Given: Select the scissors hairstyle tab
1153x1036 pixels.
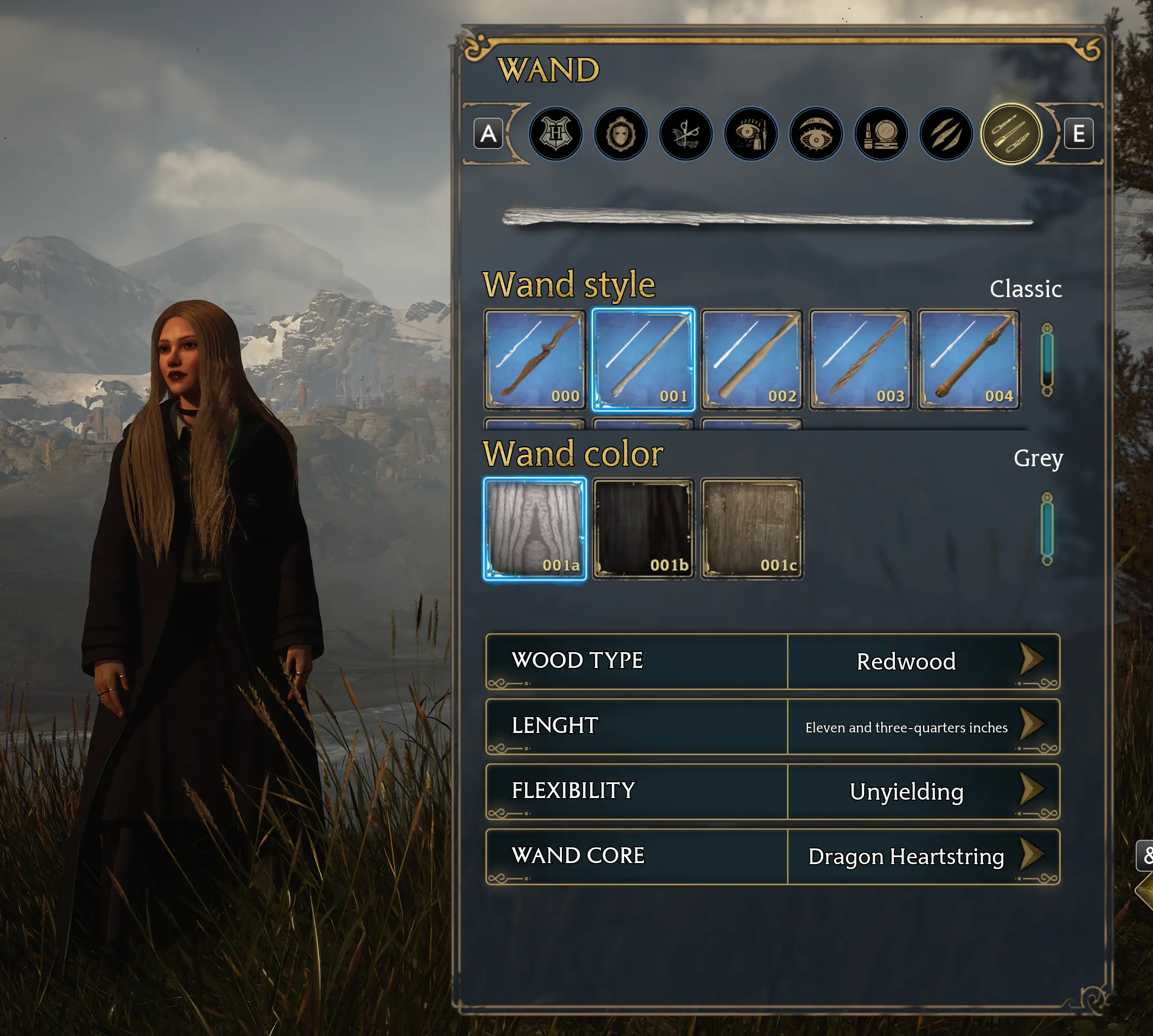Looking at the screenshot, I should click(686, 134).
